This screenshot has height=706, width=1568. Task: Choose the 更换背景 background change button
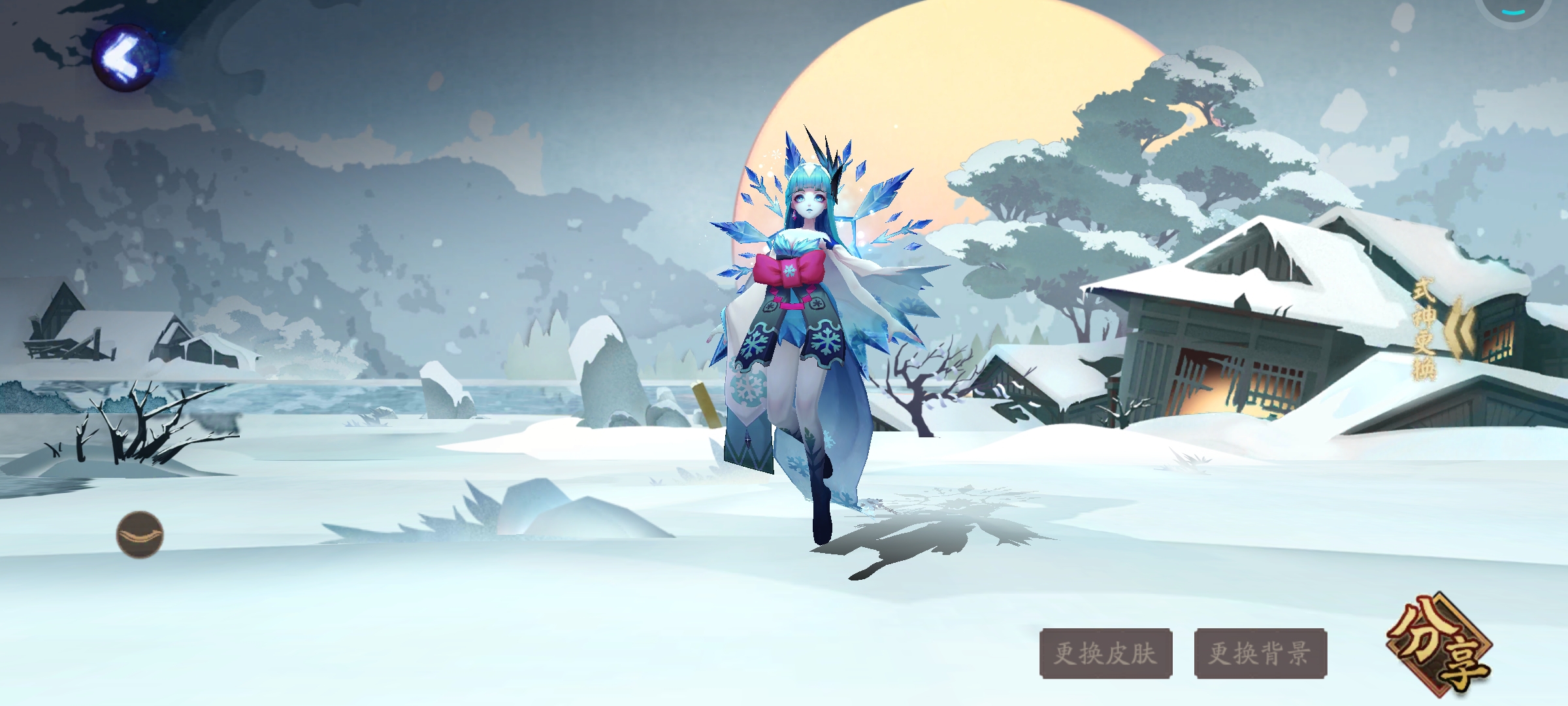click(x=1260, y=653)
